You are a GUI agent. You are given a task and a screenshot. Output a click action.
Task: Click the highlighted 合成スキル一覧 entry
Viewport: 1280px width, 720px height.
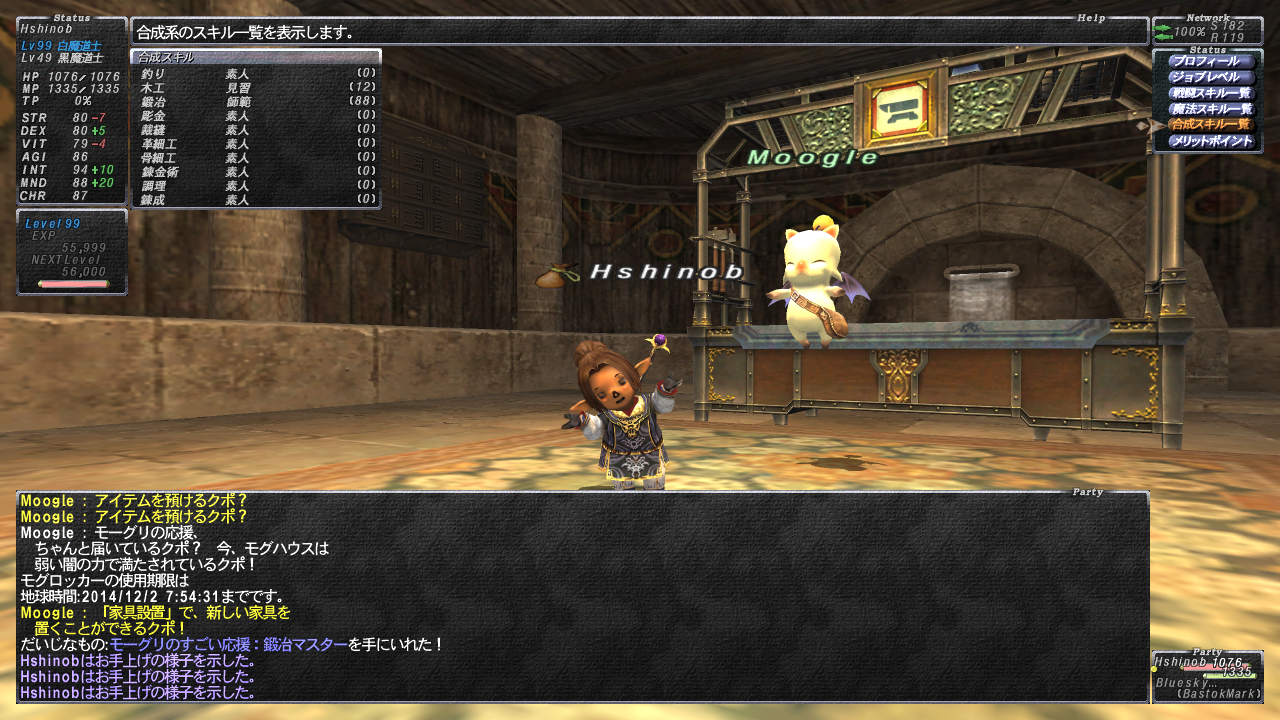pyautogui.click(x=1211, y=125)
